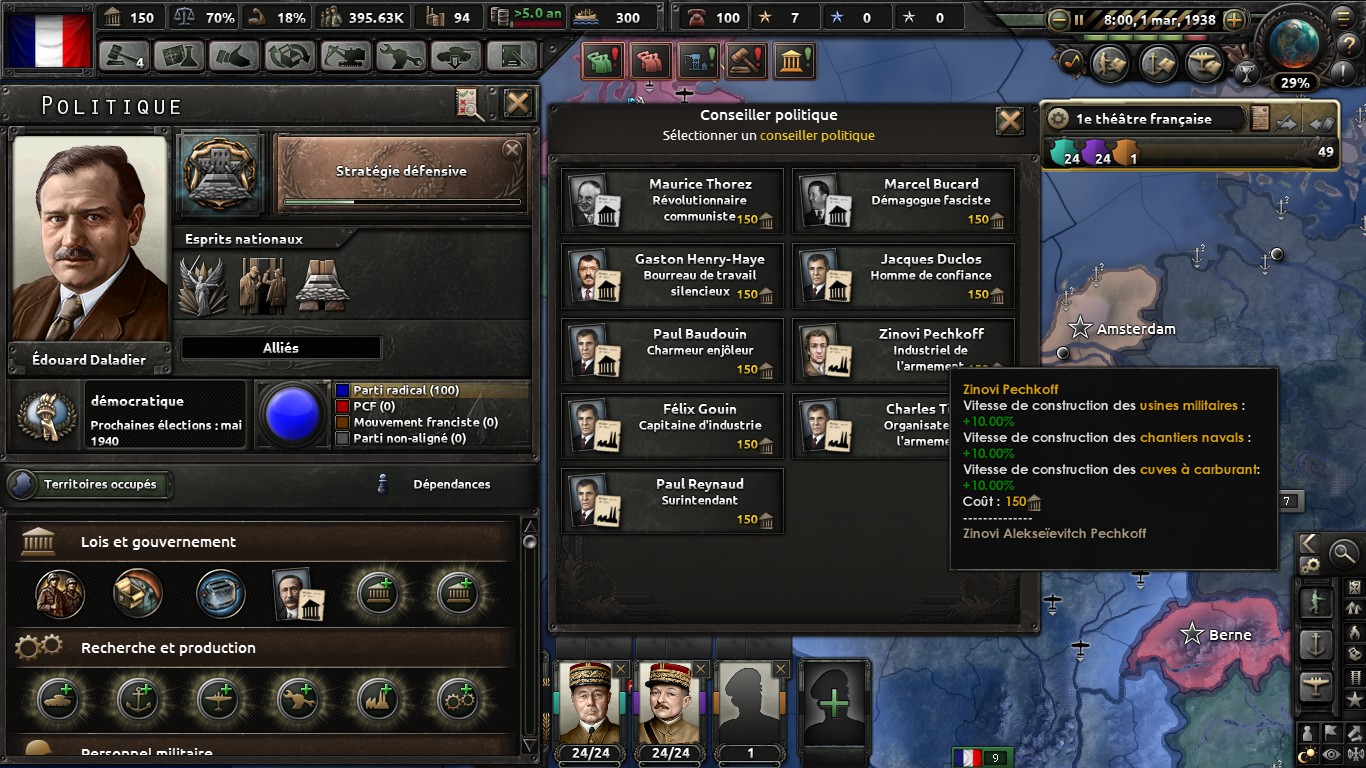Close the Politique panel
1366x768 pixels.
pyautogui.click(x=517, y=103)
